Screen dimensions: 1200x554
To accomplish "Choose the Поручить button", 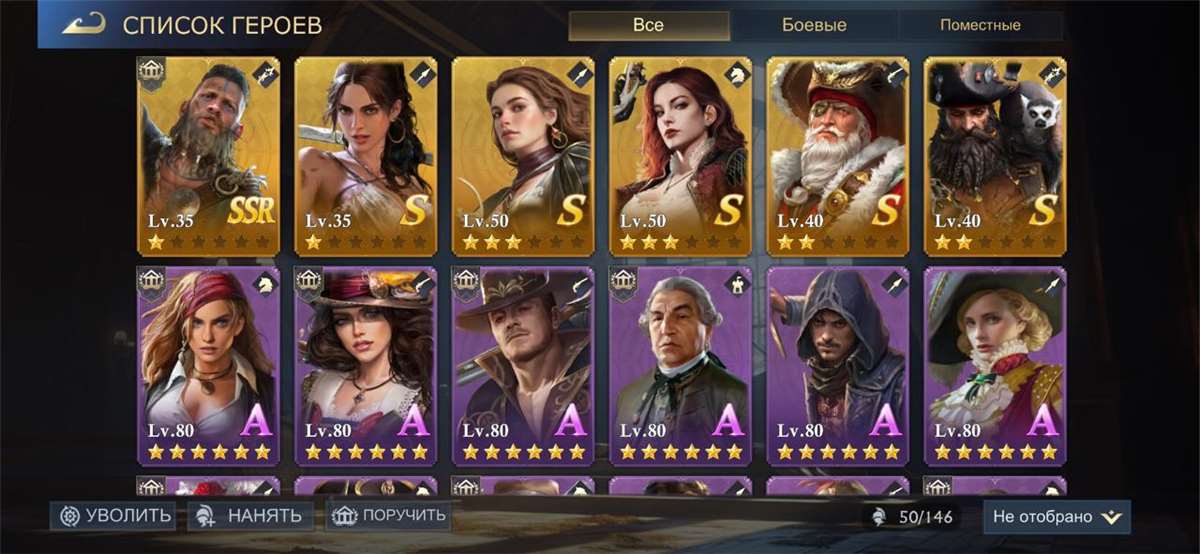I will pyautogui.click(x=389, y=516).
